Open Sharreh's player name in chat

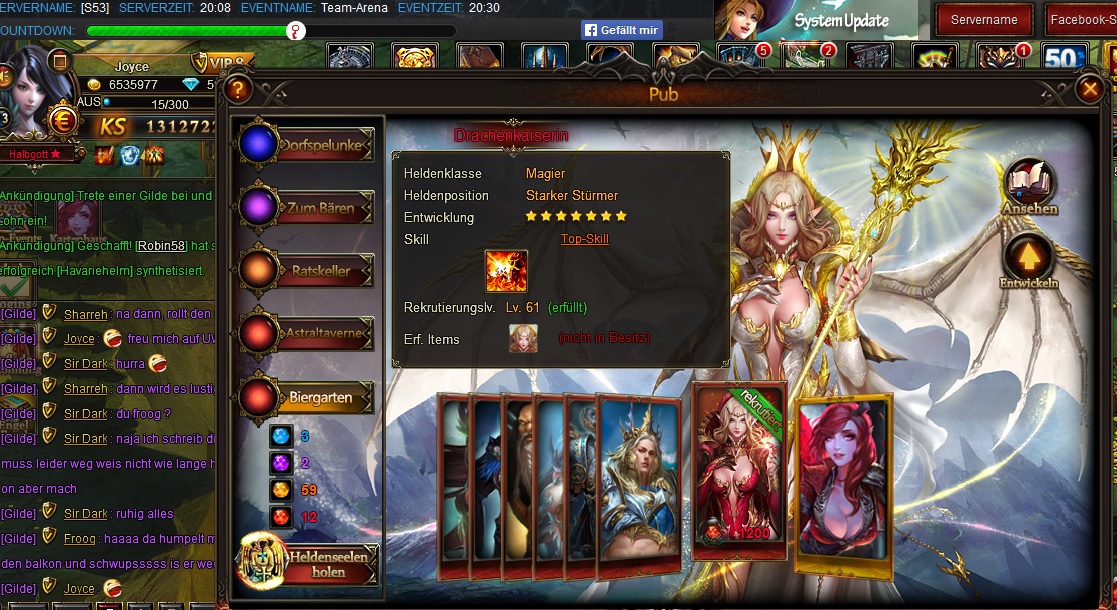tap(85, 314)
